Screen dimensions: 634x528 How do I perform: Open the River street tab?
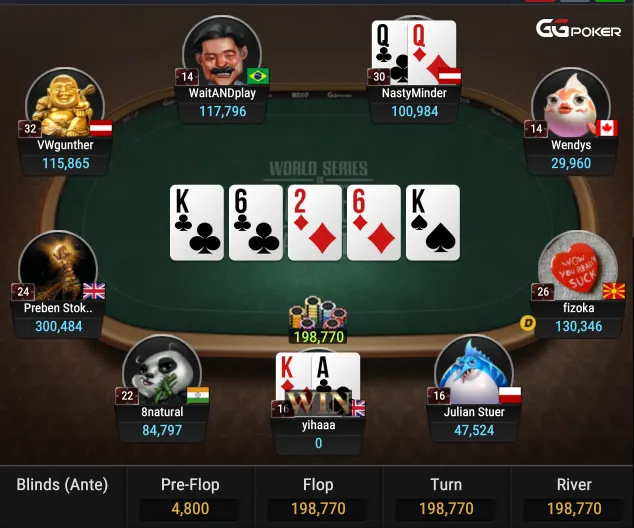(x=573, y=497)
